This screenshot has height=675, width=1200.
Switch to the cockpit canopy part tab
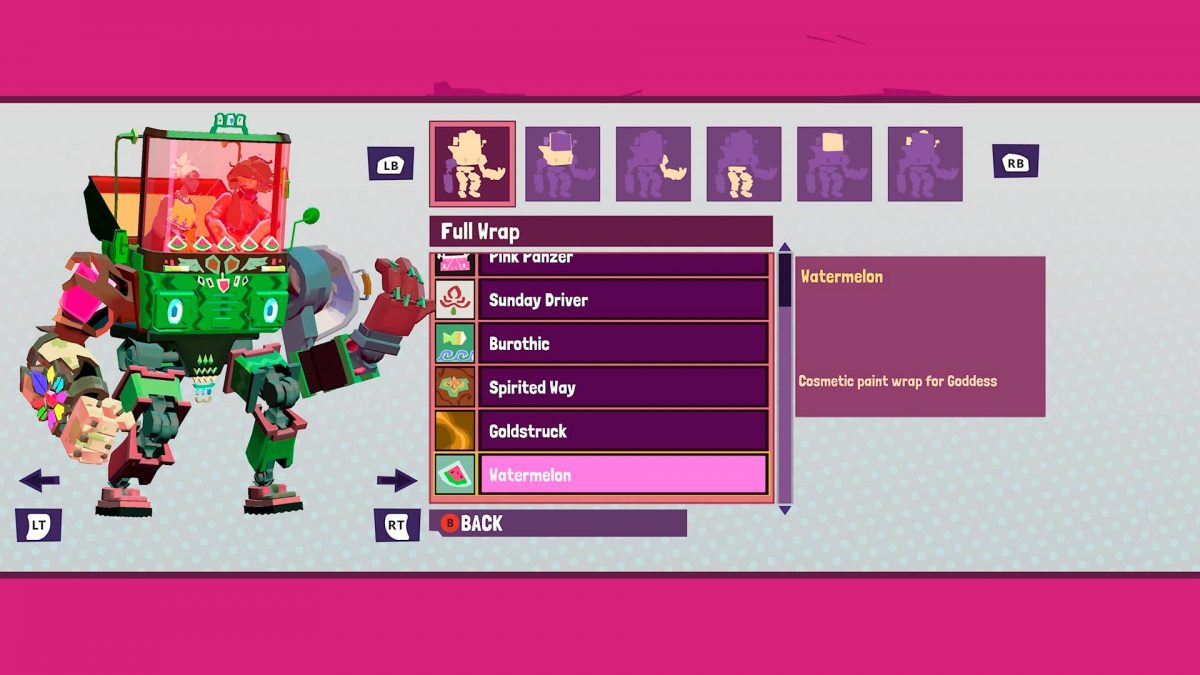coord(834,164)
